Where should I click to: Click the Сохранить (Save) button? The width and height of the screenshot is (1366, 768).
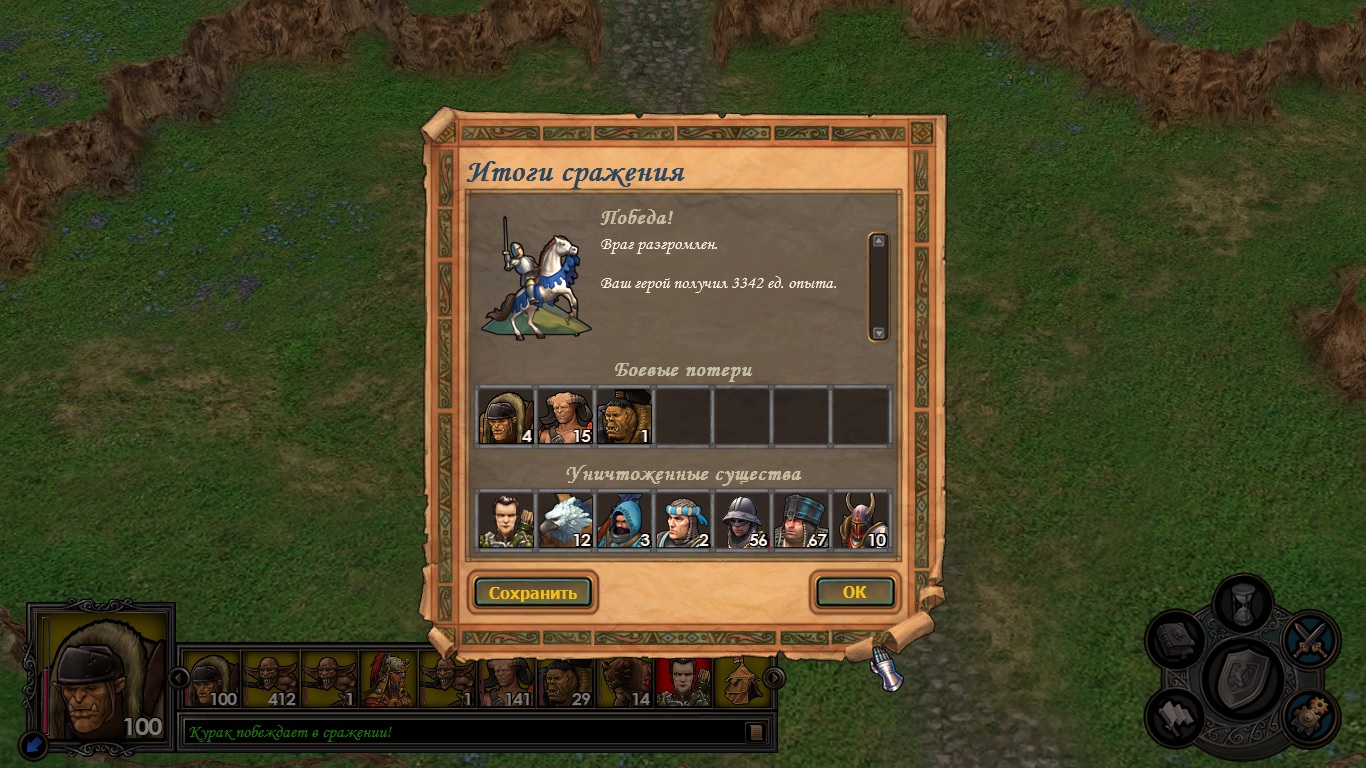[533, 593]
